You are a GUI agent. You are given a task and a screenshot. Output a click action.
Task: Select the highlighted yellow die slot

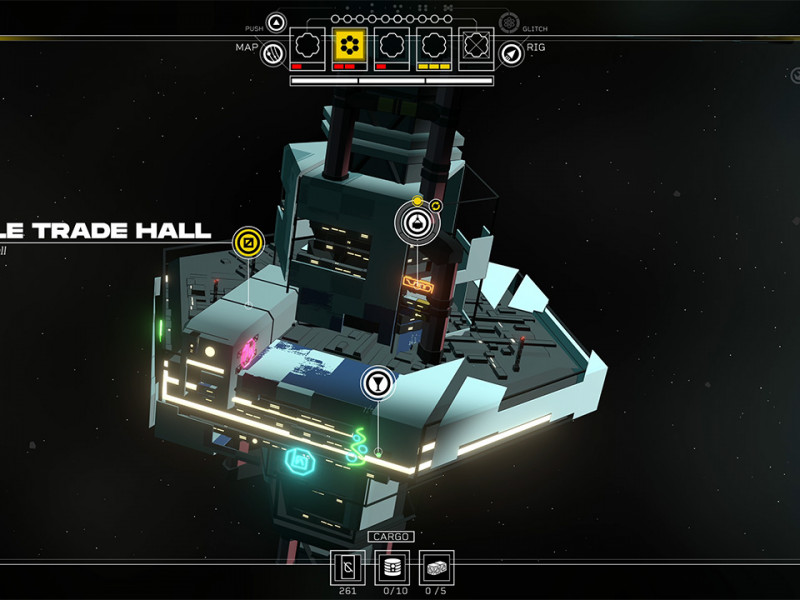point(349,47)
